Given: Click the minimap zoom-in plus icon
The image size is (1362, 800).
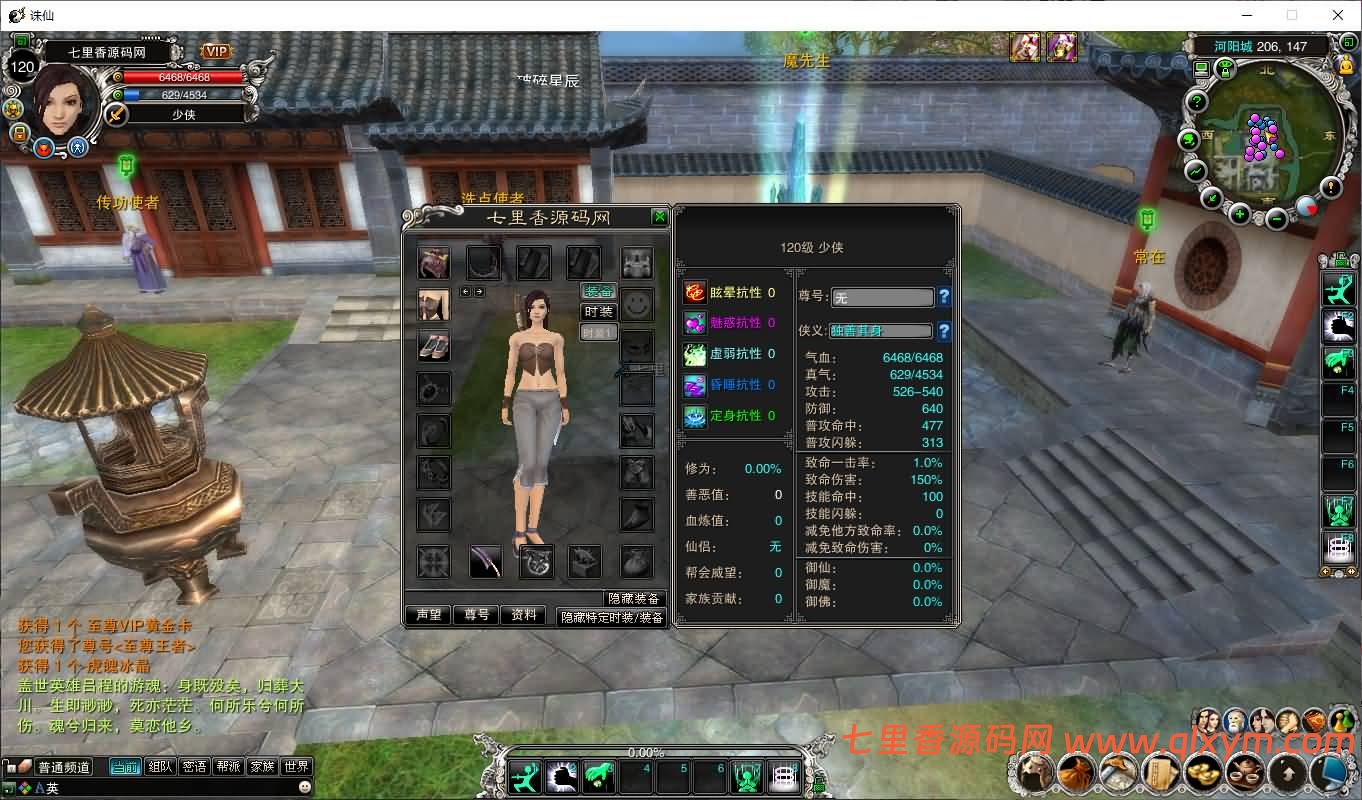Looking at the screenshot, I should click(1239, 213).
